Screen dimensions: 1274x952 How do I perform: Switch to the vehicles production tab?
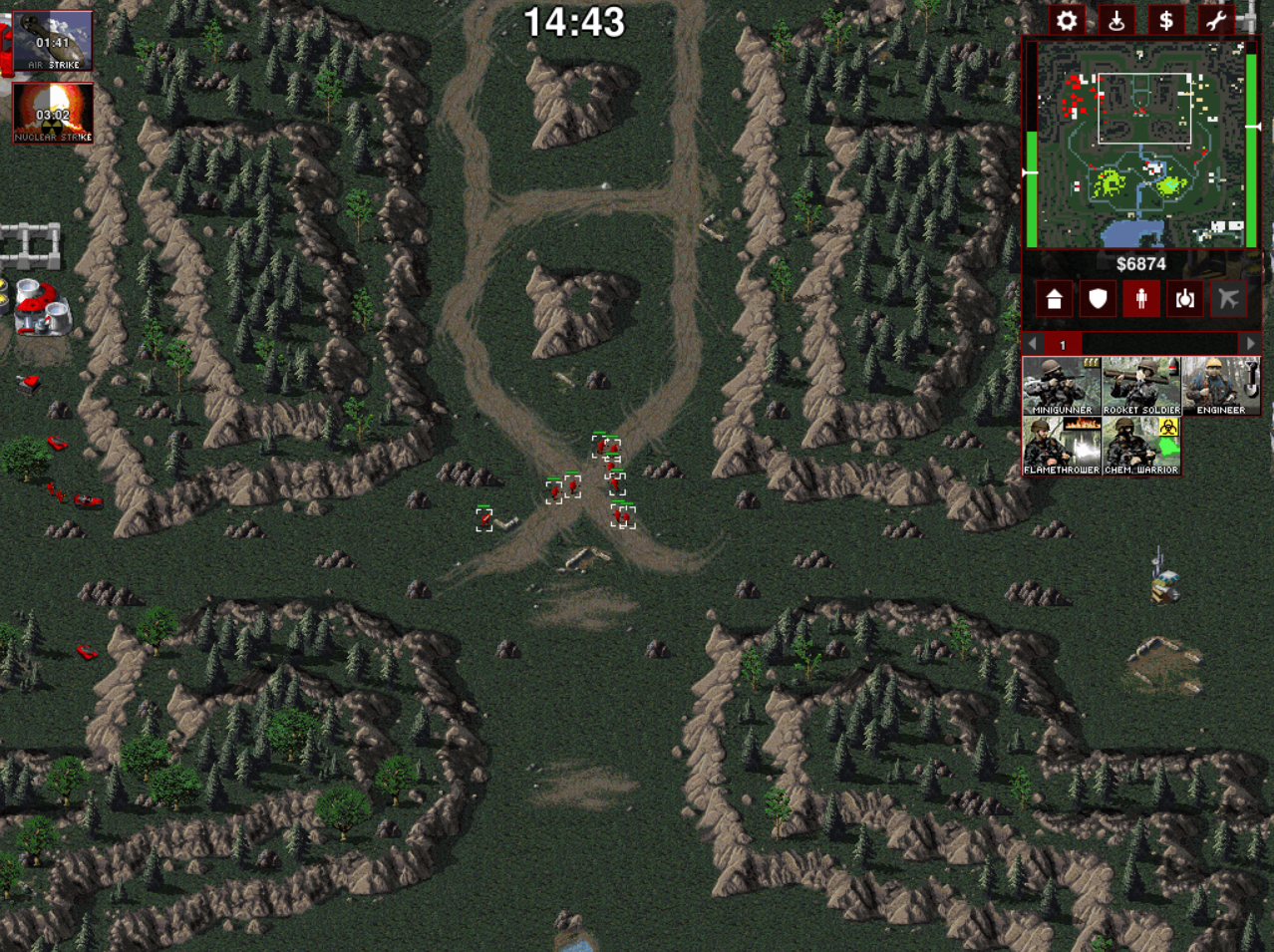point(1185,299)
